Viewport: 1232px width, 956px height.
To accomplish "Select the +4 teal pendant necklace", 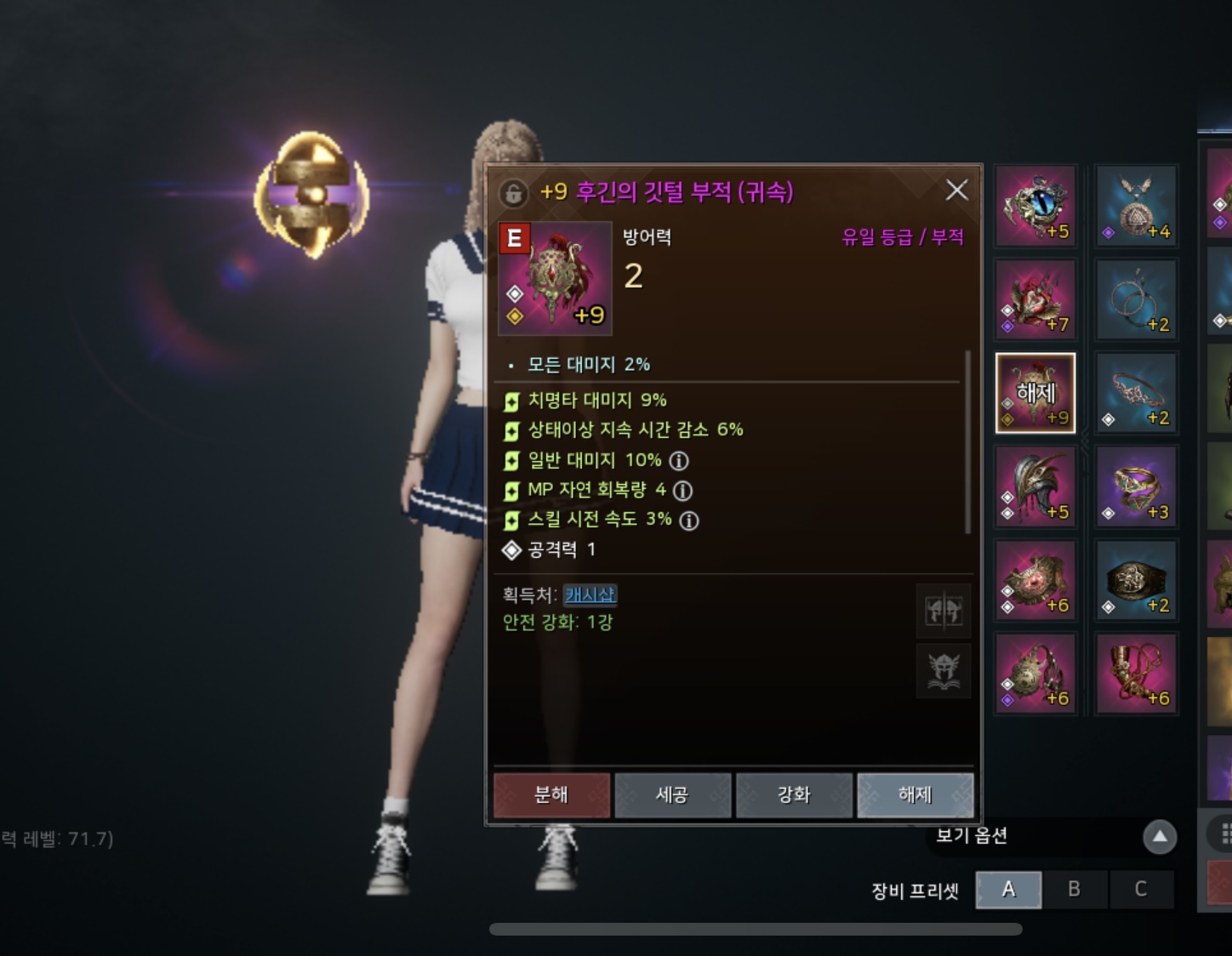I will coord(1136,204).
